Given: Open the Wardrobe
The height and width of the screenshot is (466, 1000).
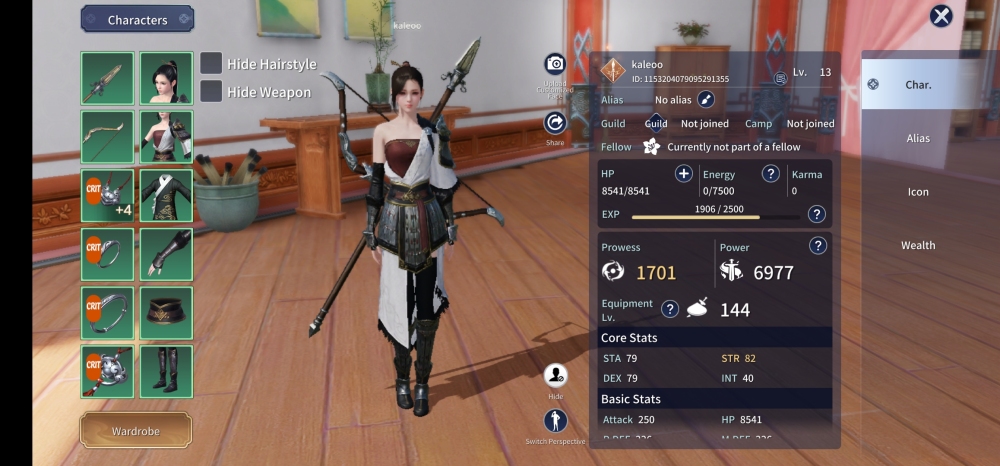Looking at the screenshot, I should 136,430.
